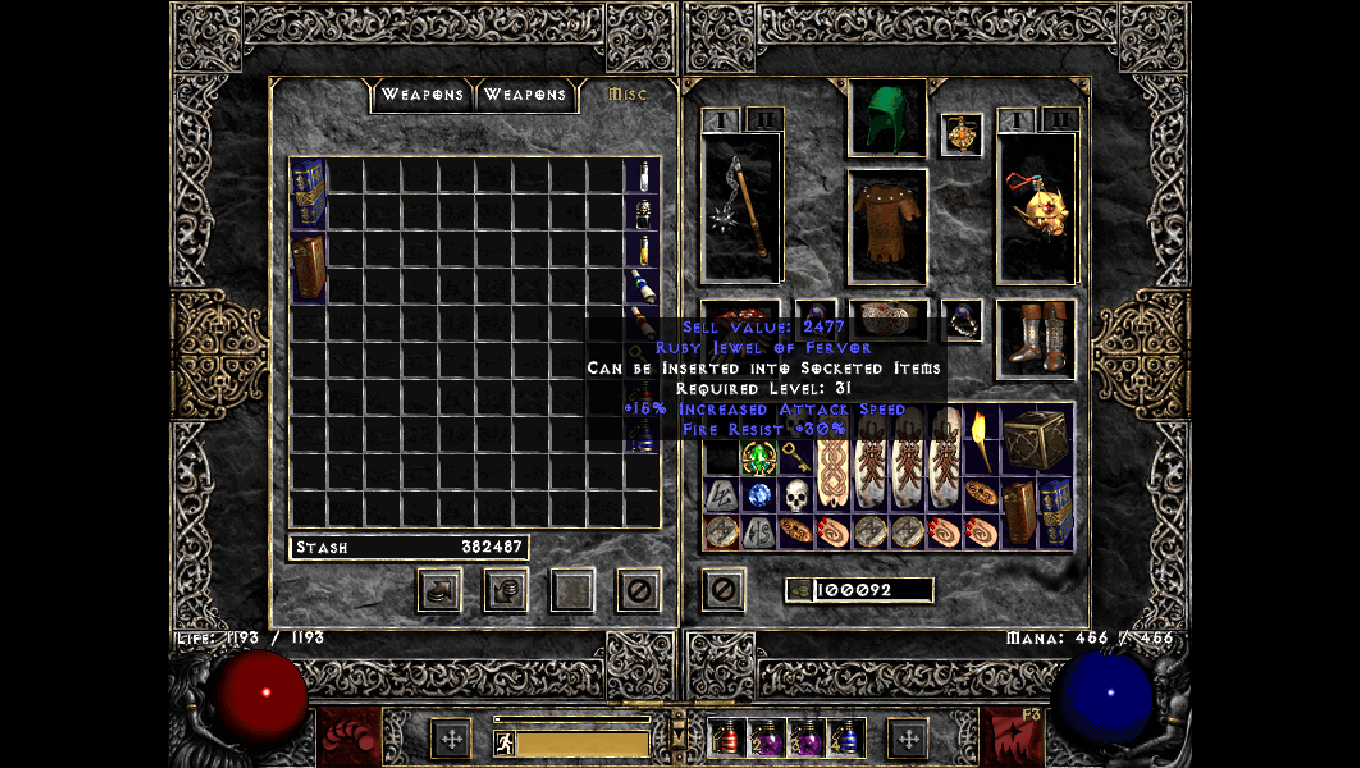Switch to the Misc stash tab
This screenshot has width=1360, height=768.
629,95
